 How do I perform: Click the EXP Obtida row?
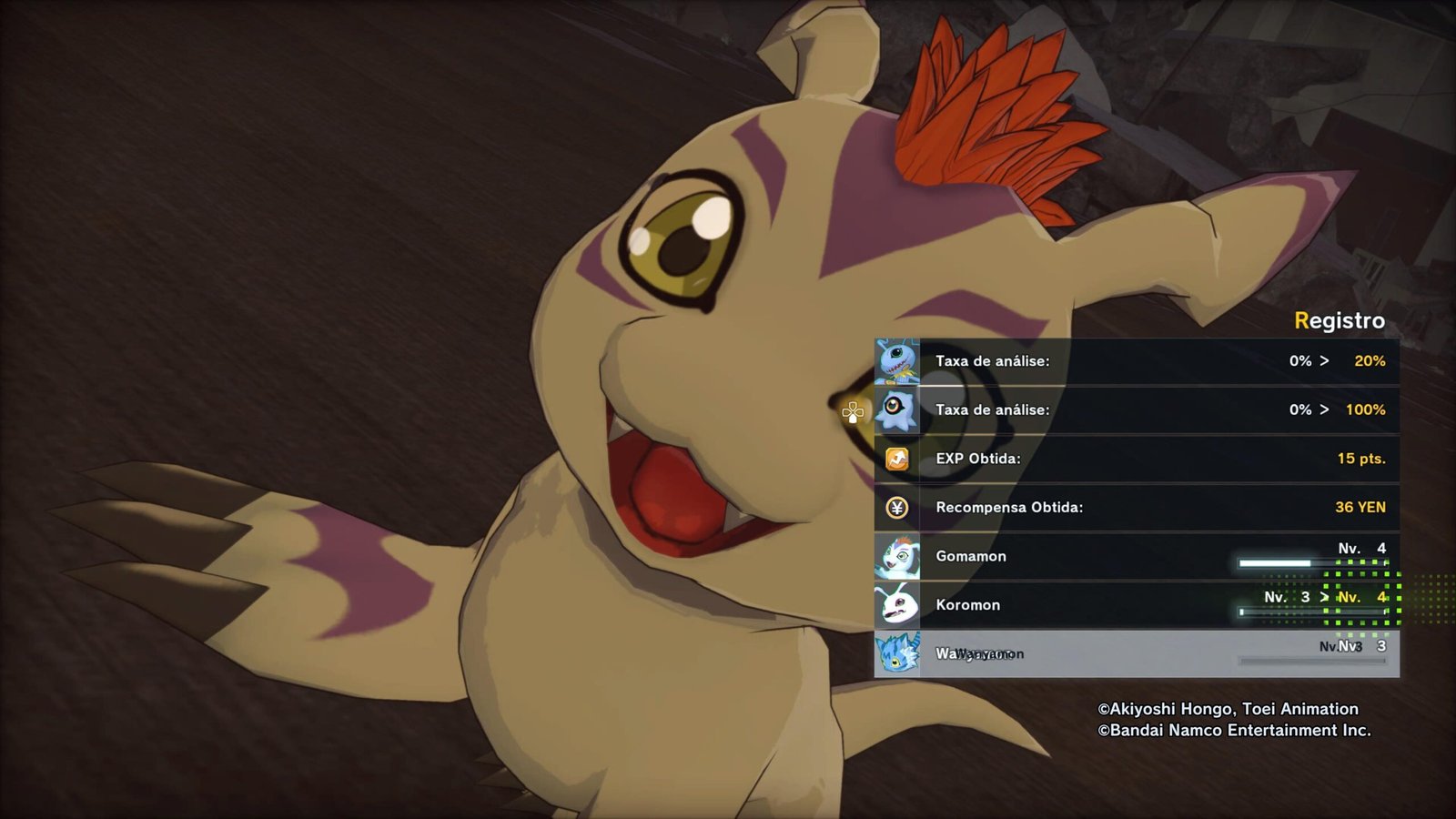tap(1136, 459)
